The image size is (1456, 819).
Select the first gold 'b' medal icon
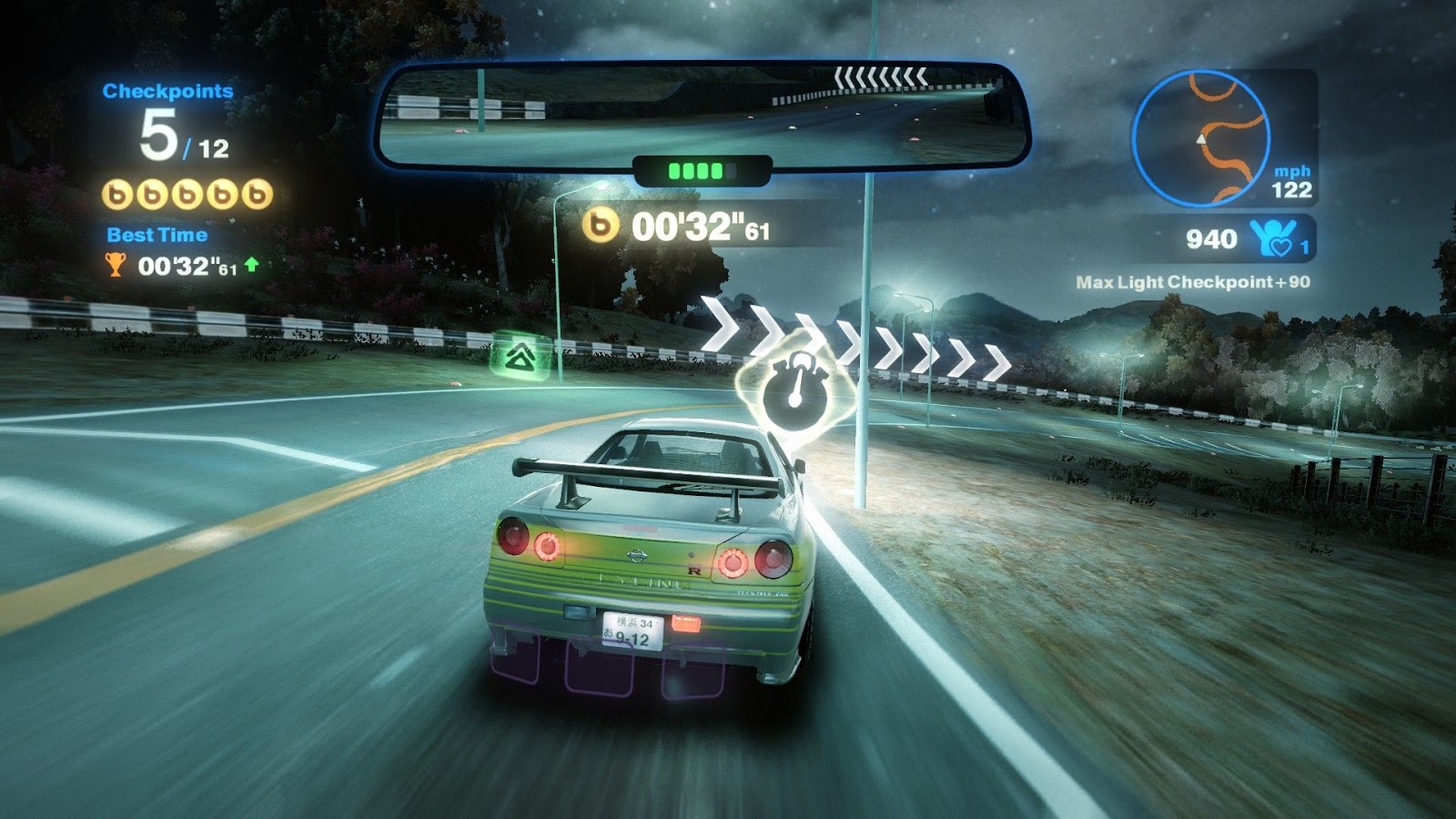[x=116, y=193]
